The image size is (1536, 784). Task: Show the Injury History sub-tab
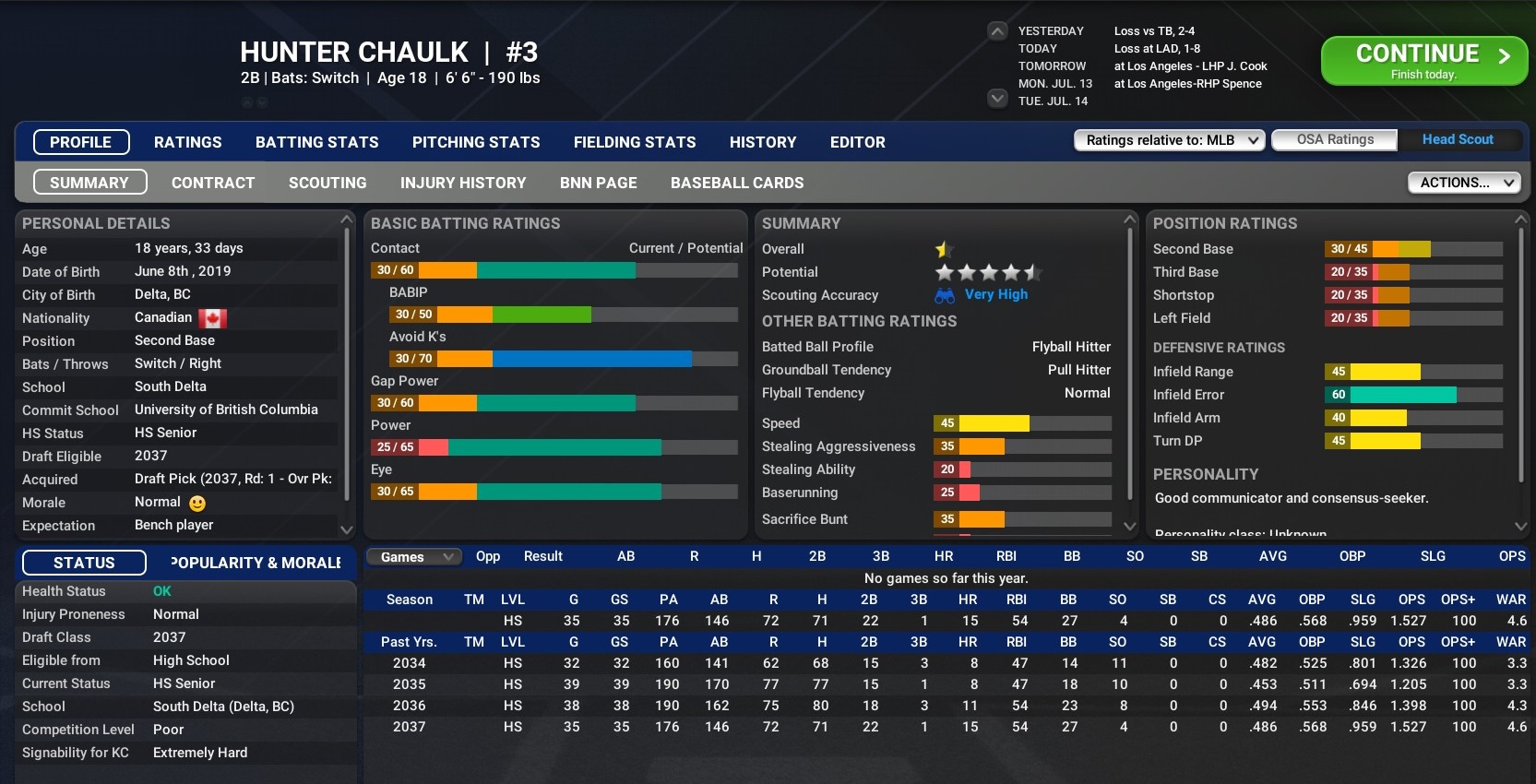pos(463,183)
